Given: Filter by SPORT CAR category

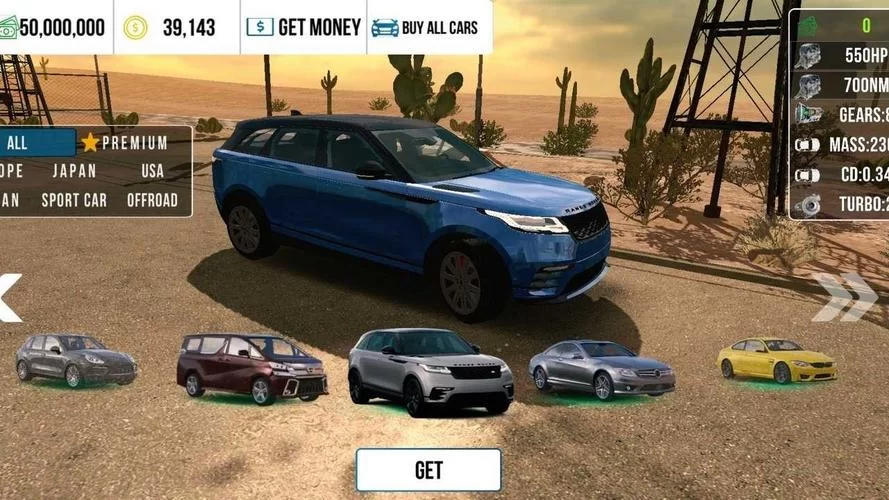Looking at the screenshot, I should coord(74,200).
